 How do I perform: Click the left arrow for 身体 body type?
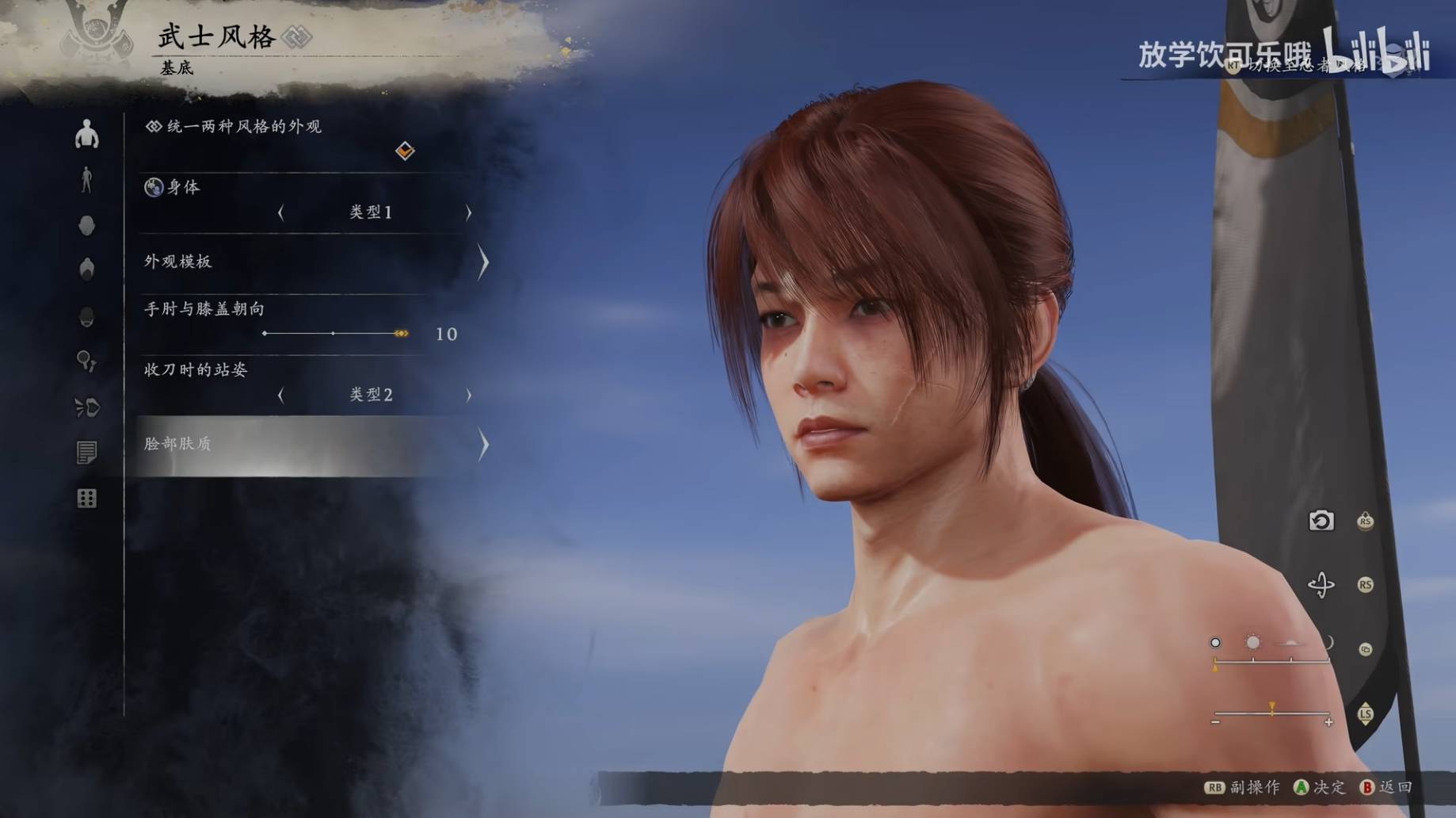pos(281,212)
